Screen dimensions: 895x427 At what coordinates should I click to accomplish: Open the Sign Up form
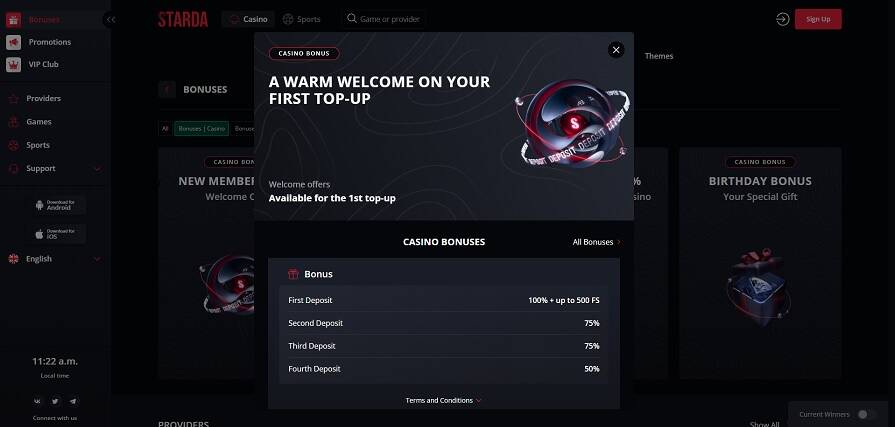click(817, 19)
